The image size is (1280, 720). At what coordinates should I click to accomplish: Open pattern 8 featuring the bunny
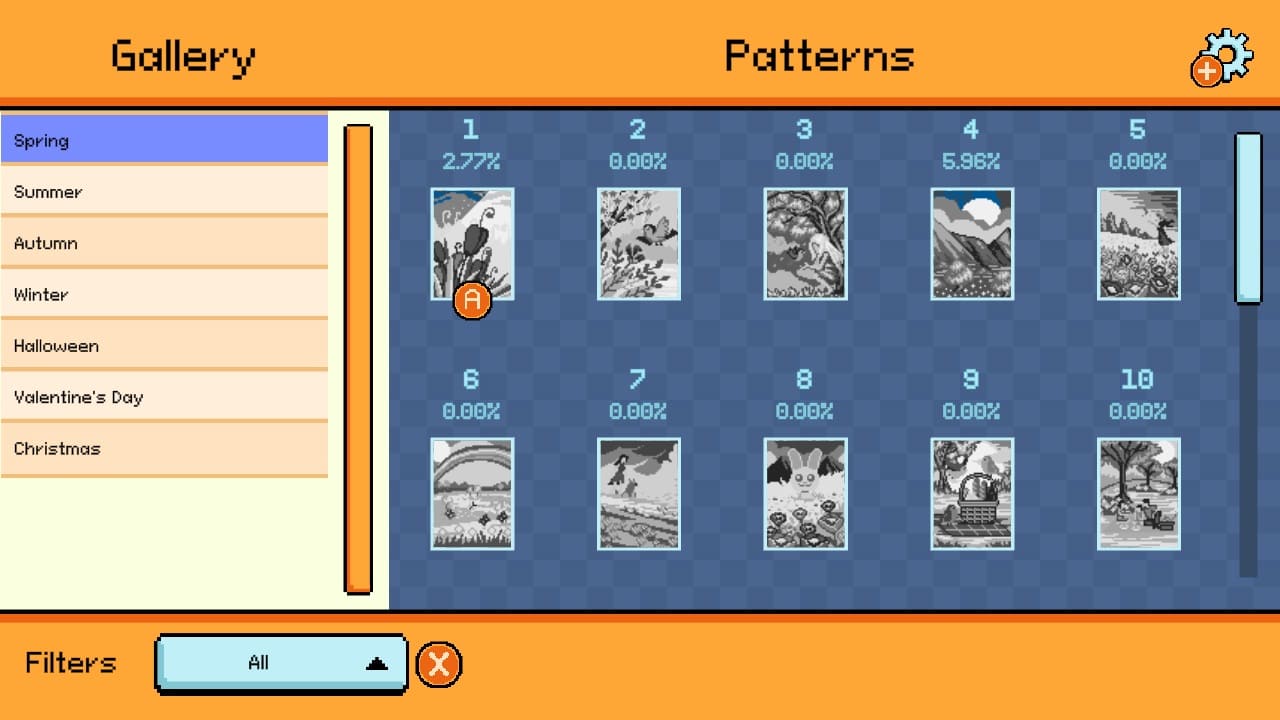[x=805, y=493]
